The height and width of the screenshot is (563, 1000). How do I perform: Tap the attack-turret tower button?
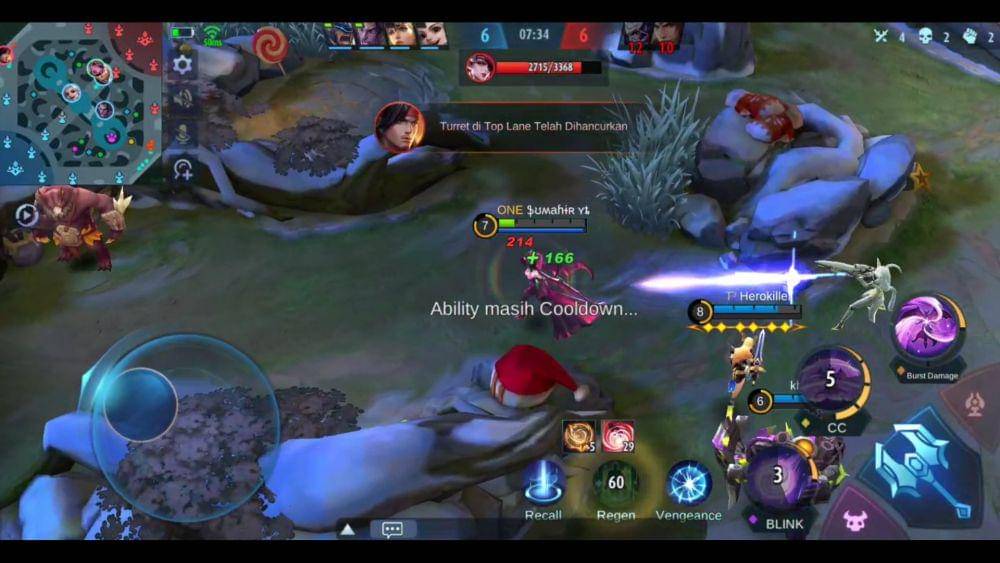[x=975, y=404]
